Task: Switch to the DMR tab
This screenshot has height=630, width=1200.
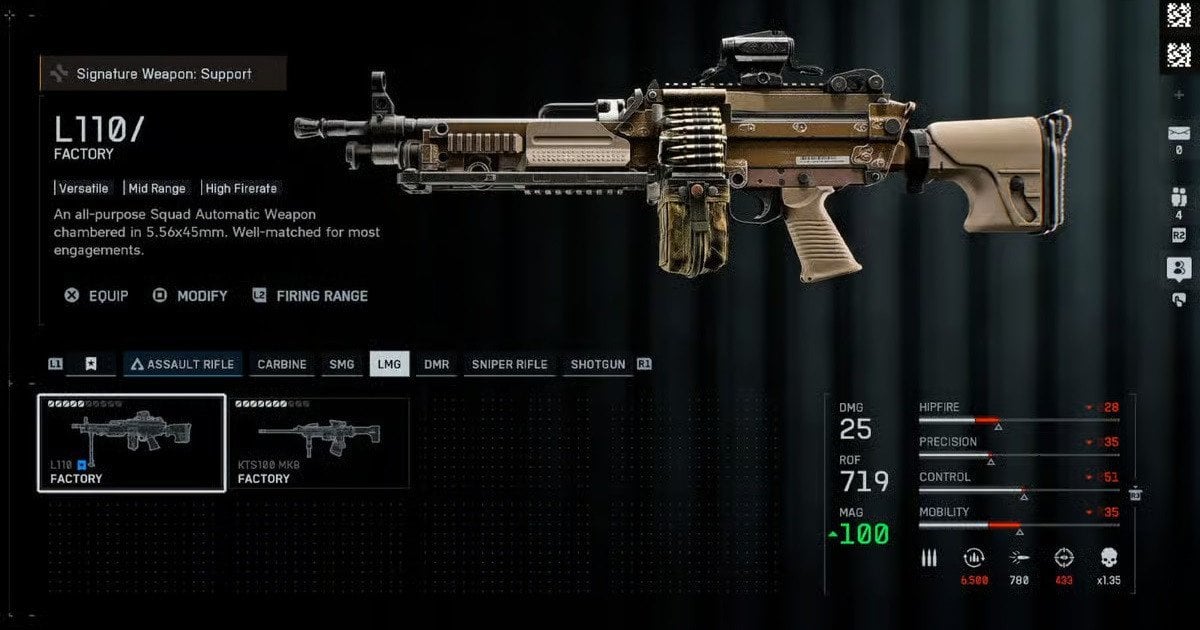Action: (x=436, y=364)
